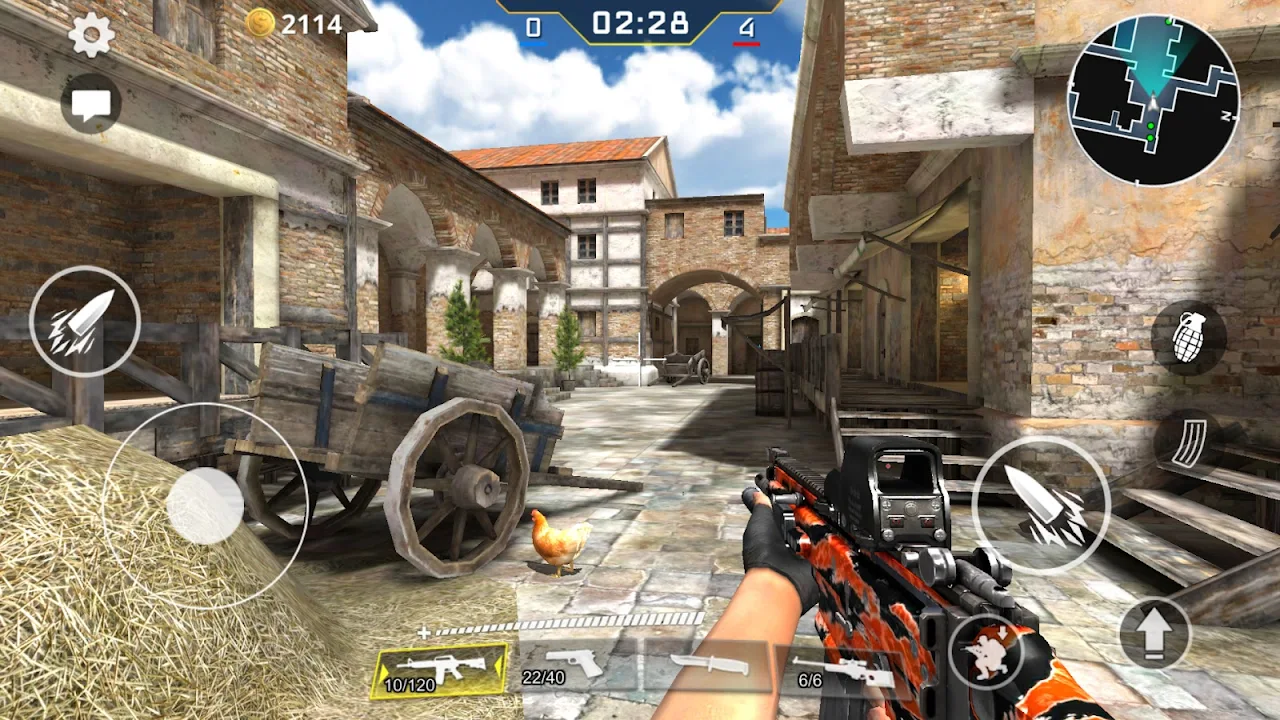Viewport: 1280px width, 720px height.
Task: Tap the movement joystick knob
Action: pos(205,506)
